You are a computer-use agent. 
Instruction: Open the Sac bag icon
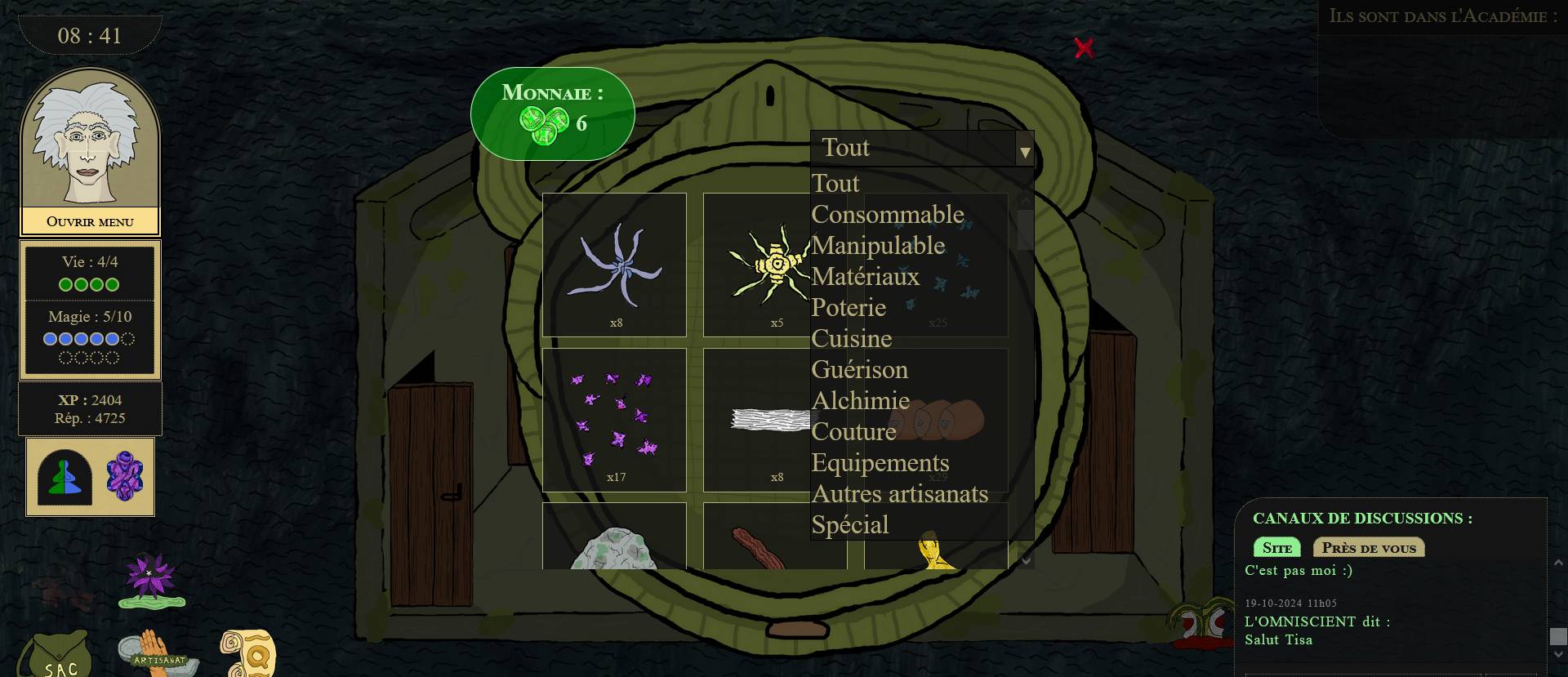[57, 657]
